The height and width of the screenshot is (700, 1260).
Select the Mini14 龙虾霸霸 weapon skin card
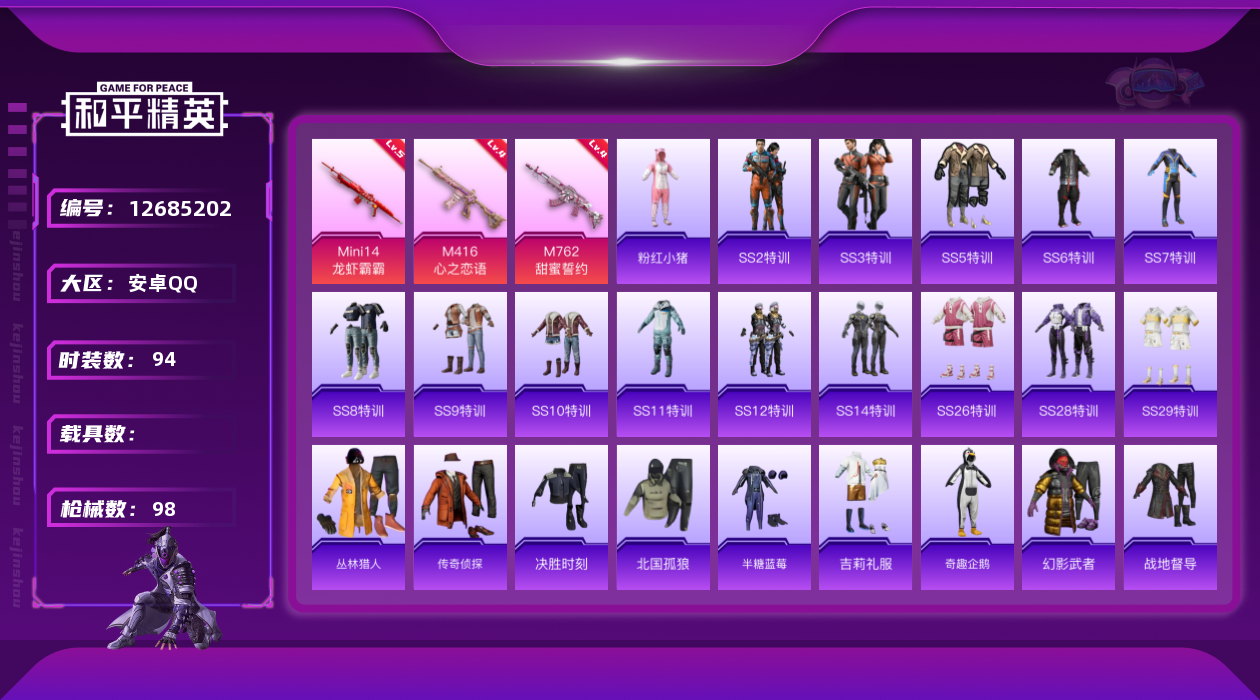coord(358,211)
